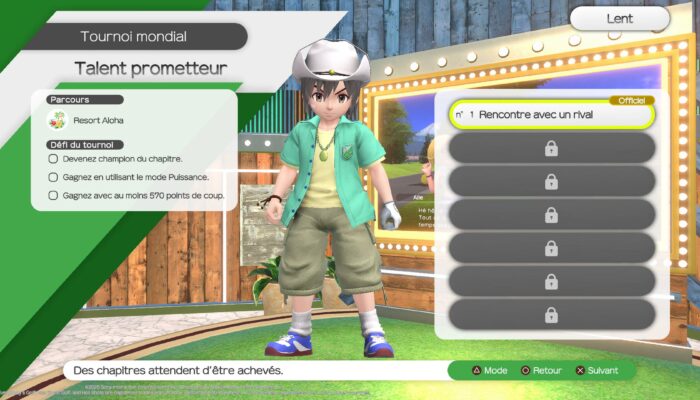Open the Tournoi mondial header
Screen dimensions: 700x400
(x=134, y=37)
